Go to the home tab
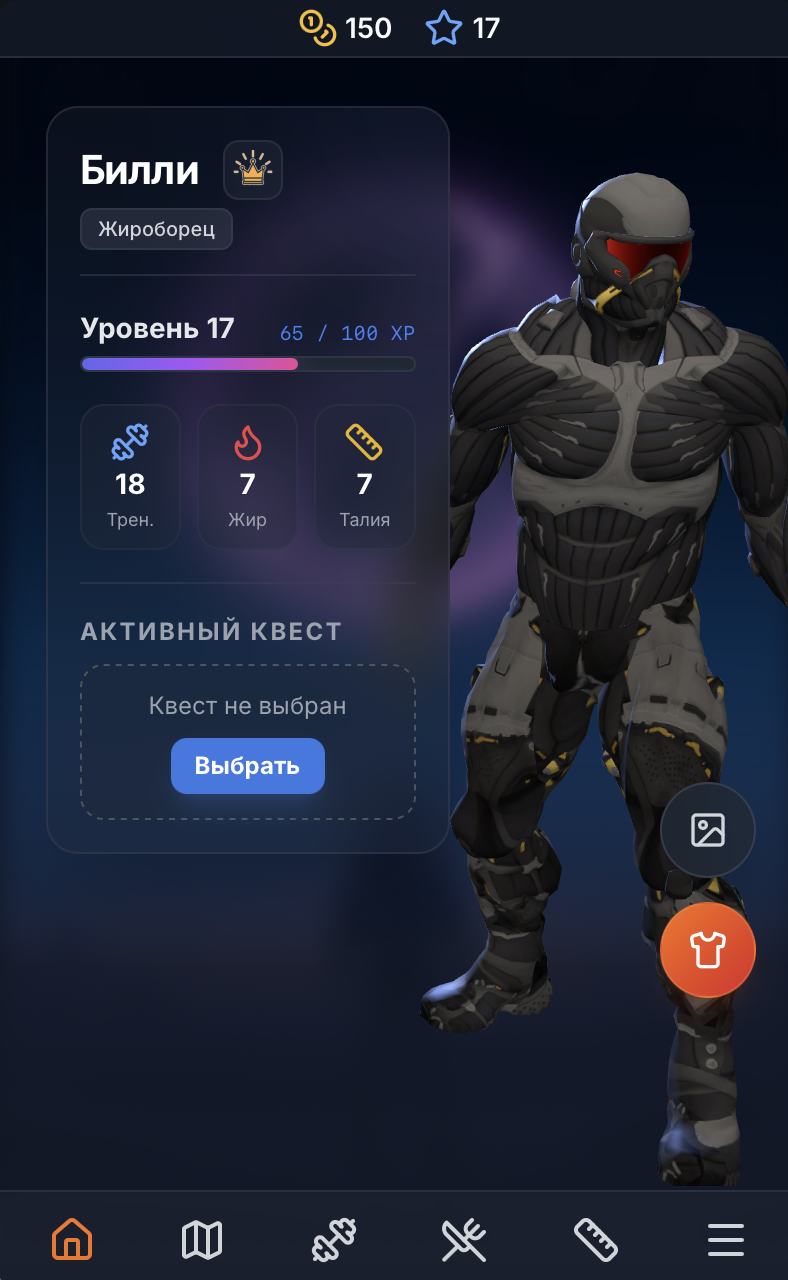 coord(72,1240)
